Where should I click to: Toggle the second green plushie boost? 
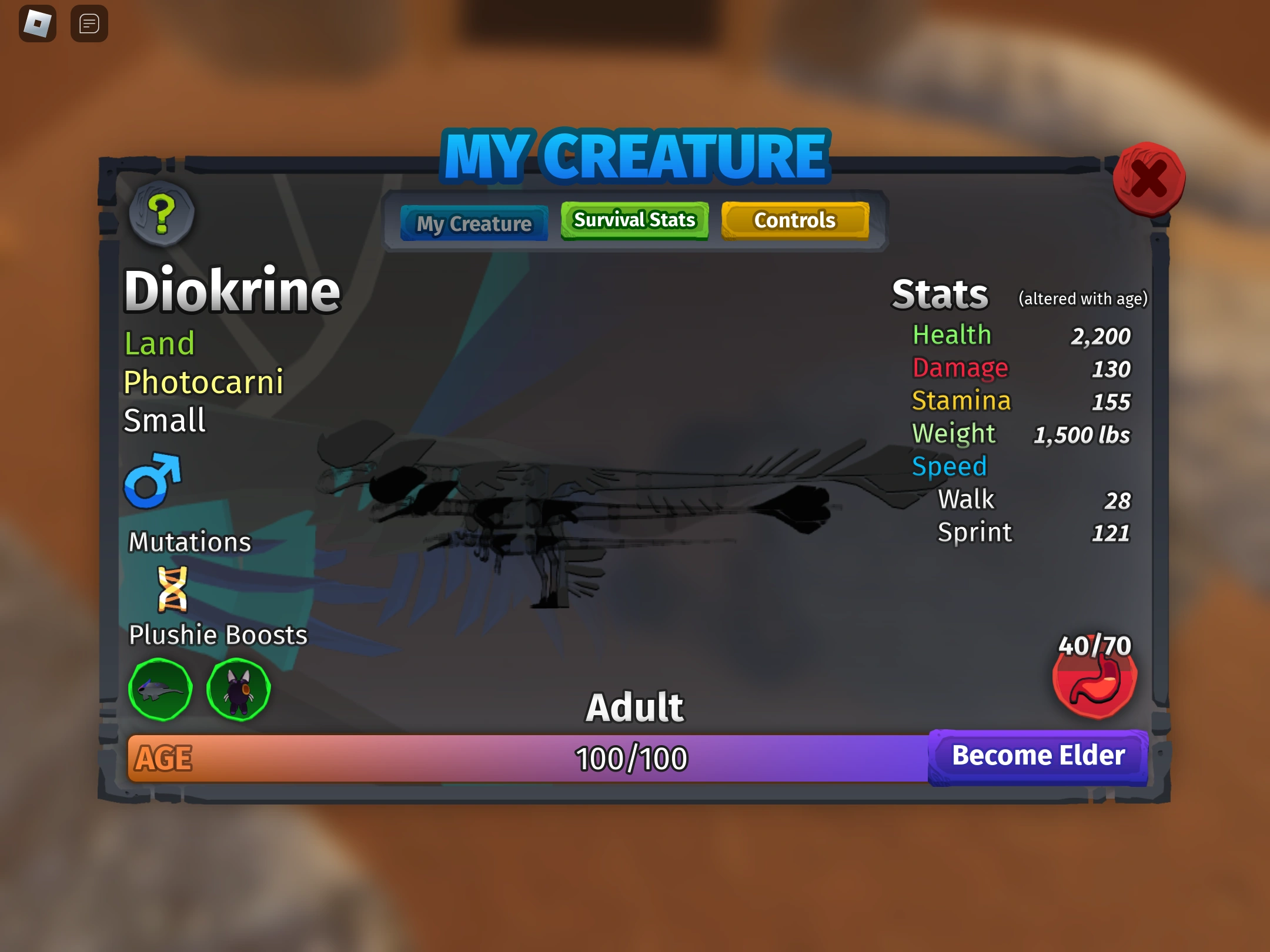tap(238, 689)
